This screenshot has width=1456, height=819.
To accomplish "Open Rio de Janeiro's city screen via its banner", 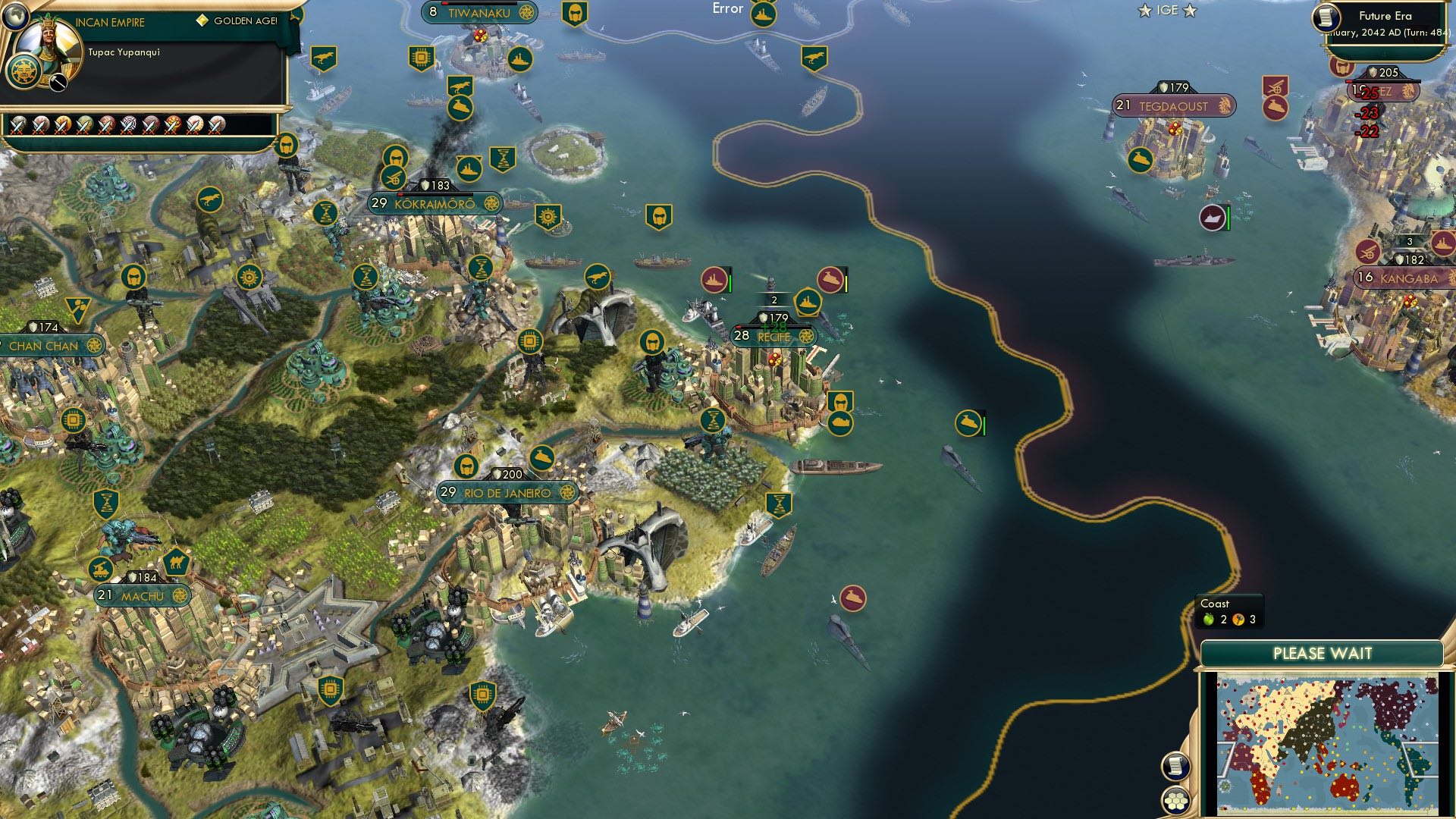I will (507, 492).
